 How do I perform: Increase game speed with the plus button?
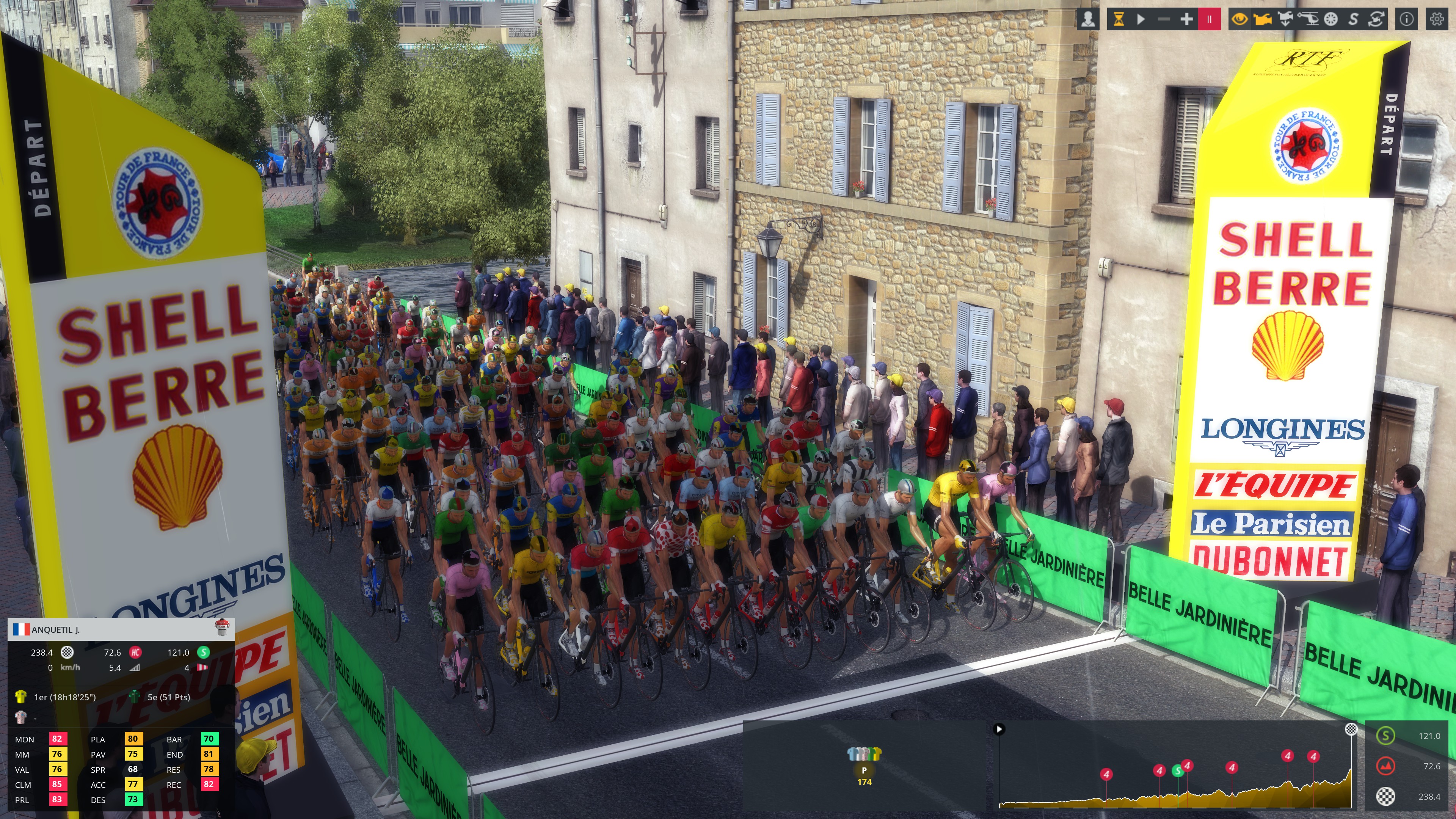point(1186,20)
